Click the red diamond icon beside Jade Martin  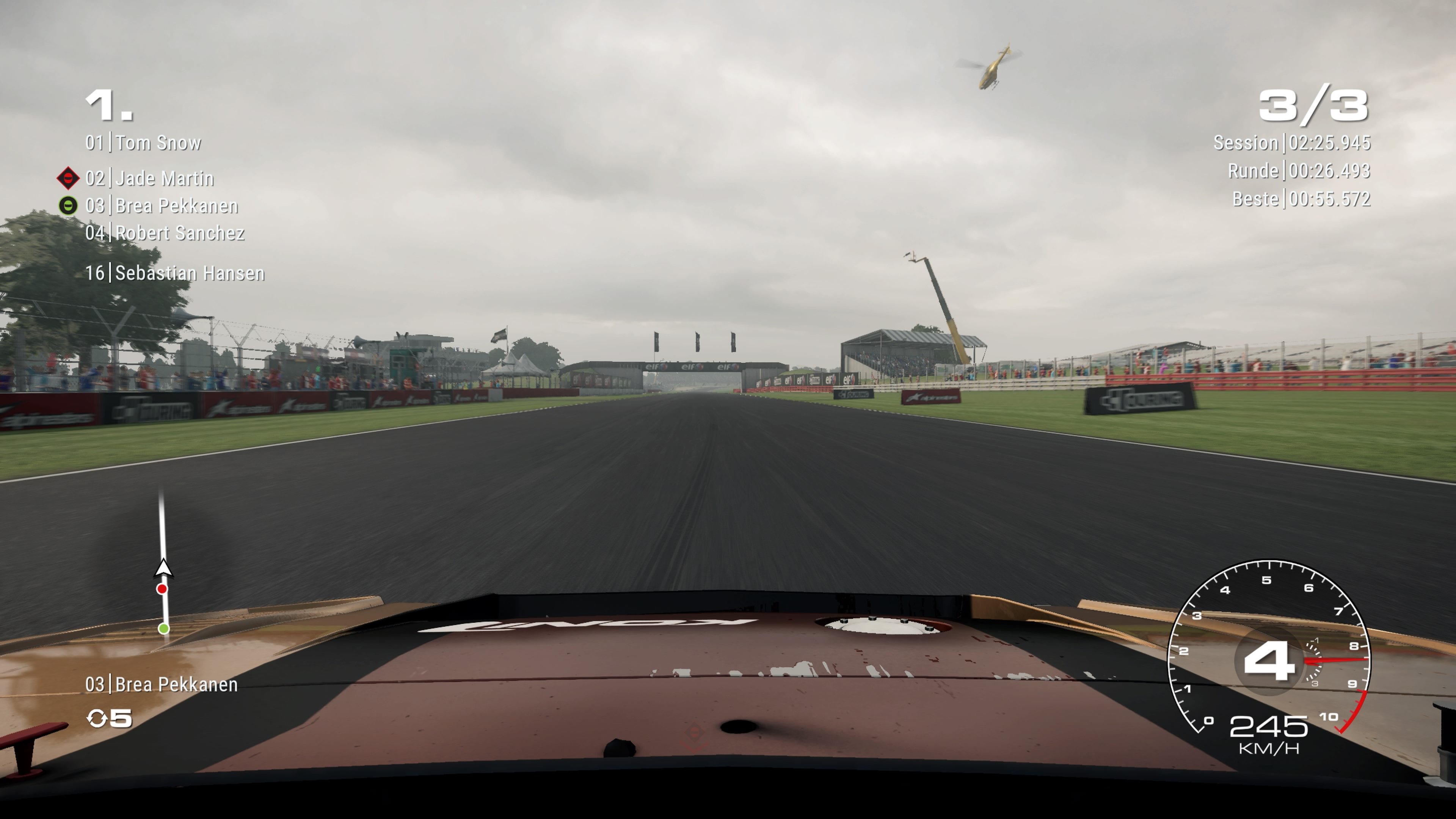point(67,179)
